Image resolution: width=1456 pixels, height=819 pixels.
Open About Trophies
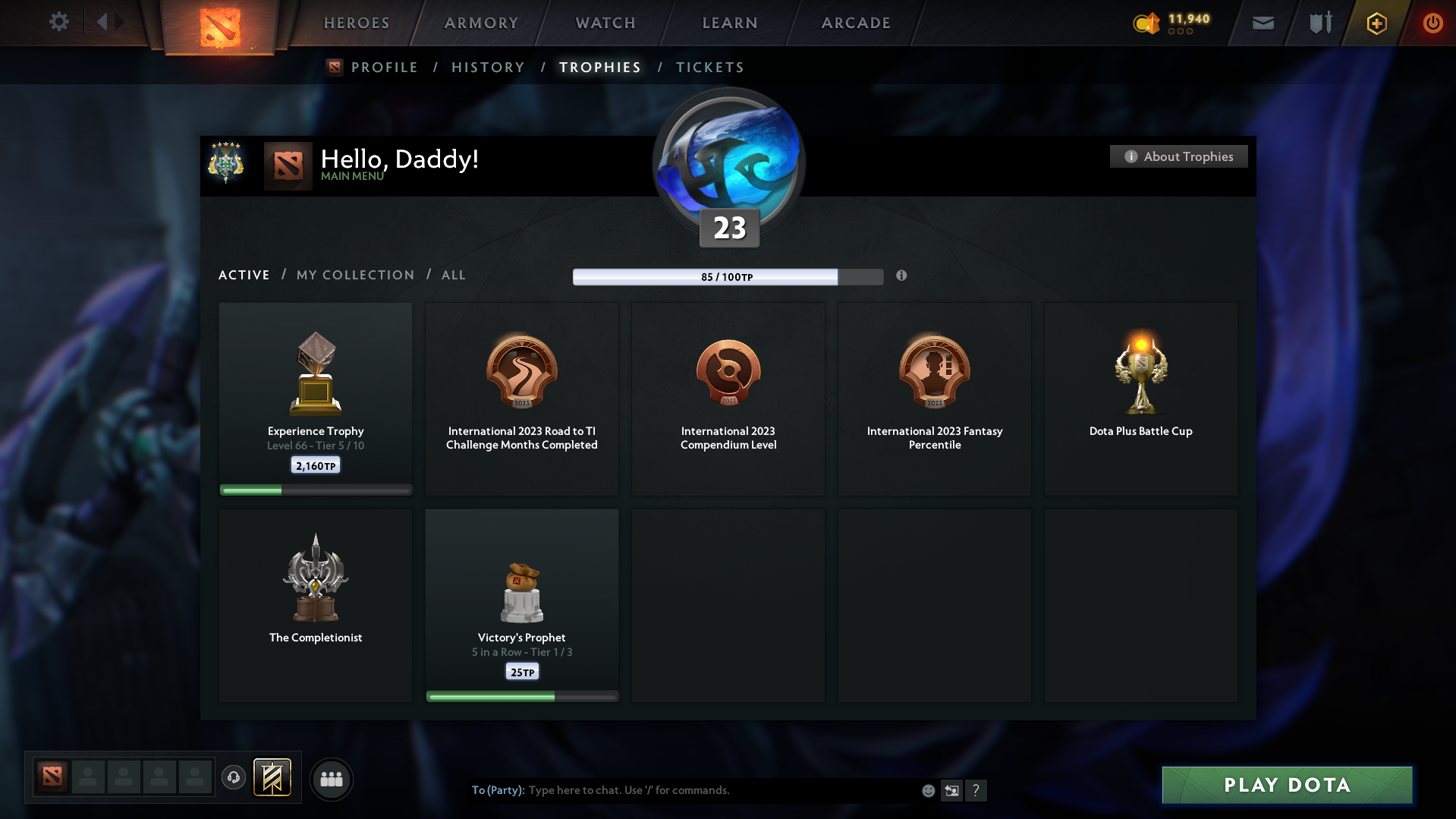1178,156
